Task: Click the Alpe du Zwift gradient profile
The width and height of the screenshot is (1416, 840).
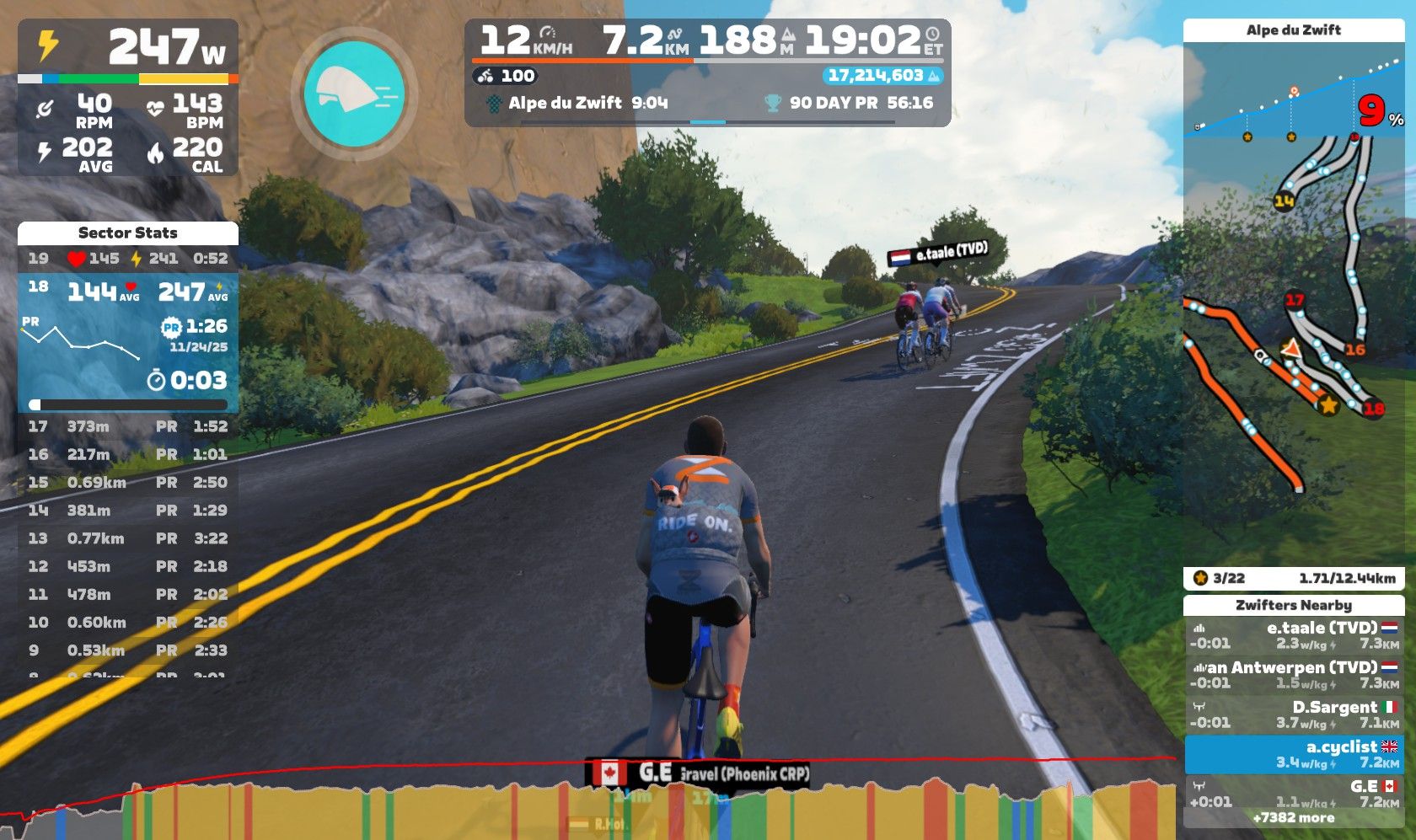Action: (x=1293, y=93)
